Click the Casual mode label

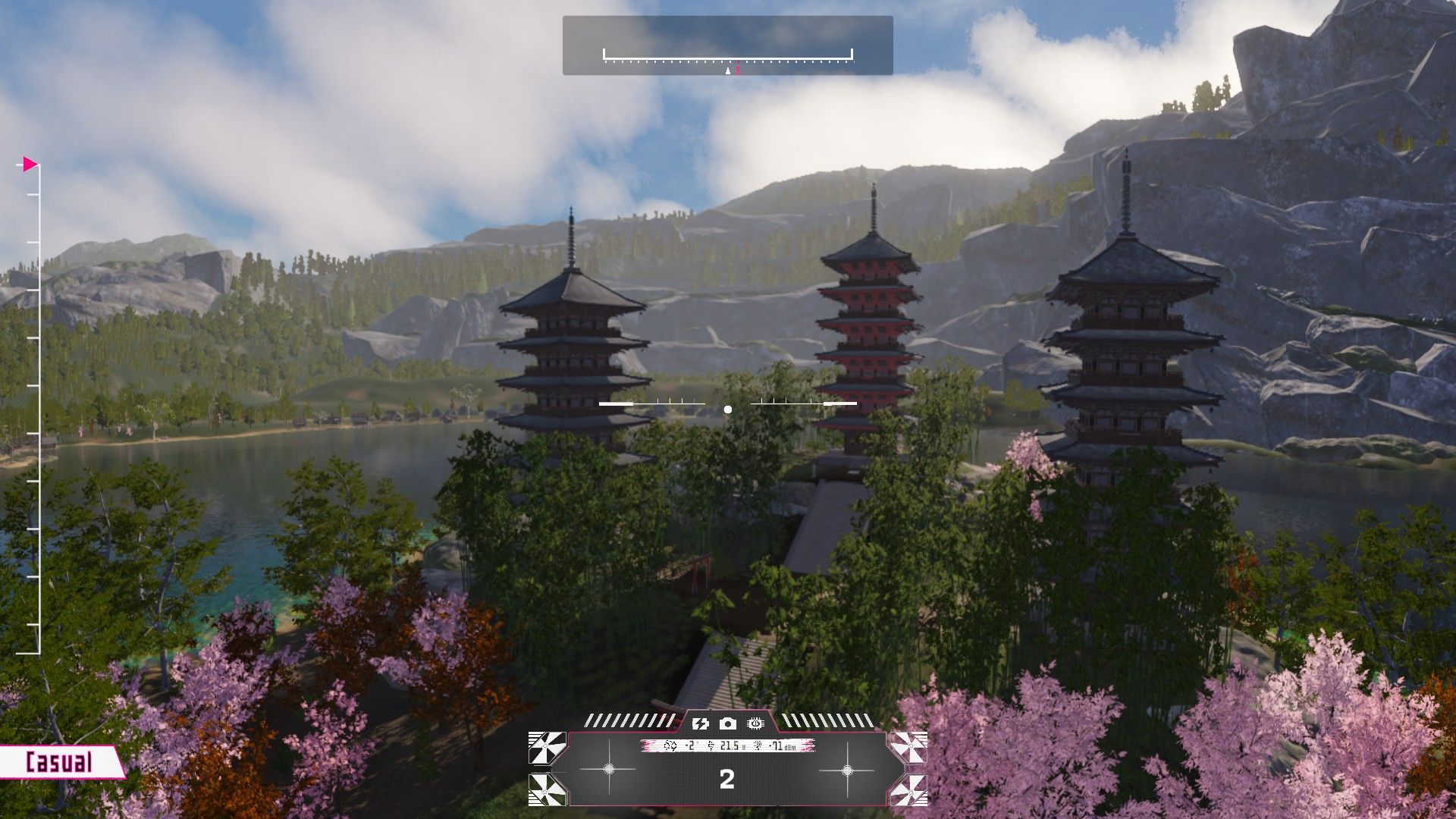[x=59, y=762]
